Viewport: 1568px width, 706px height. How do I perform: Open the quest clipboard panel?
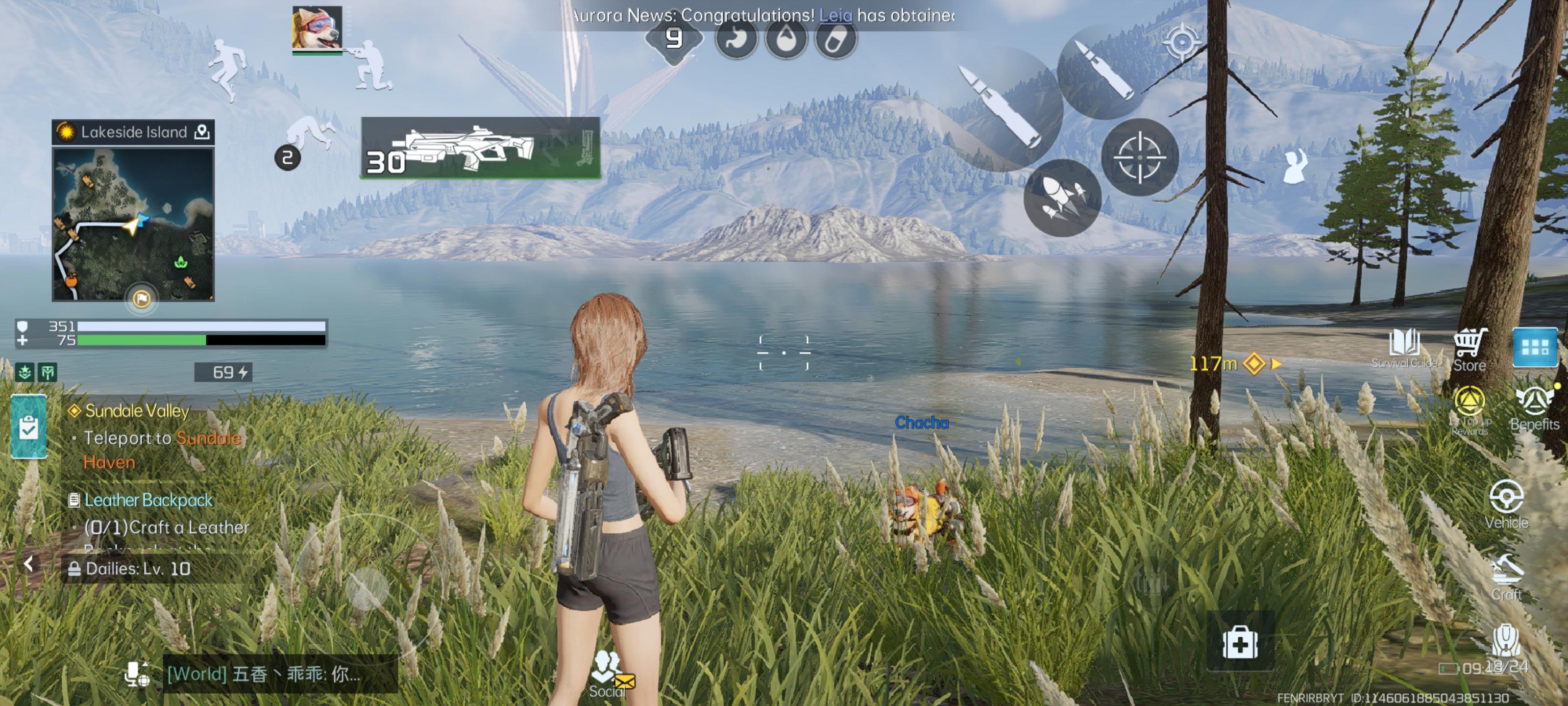(28, 427)
